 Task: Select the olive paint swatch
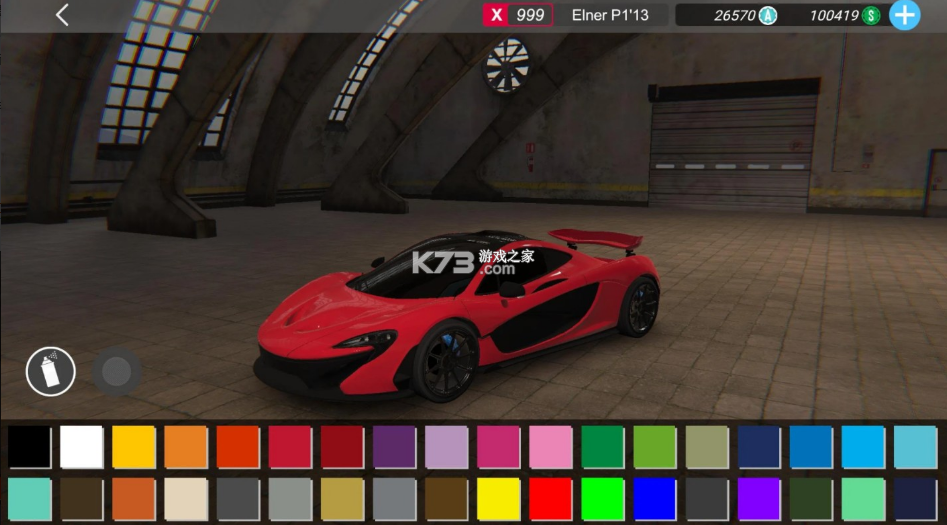pyautogui.click(x=706, y=447)
